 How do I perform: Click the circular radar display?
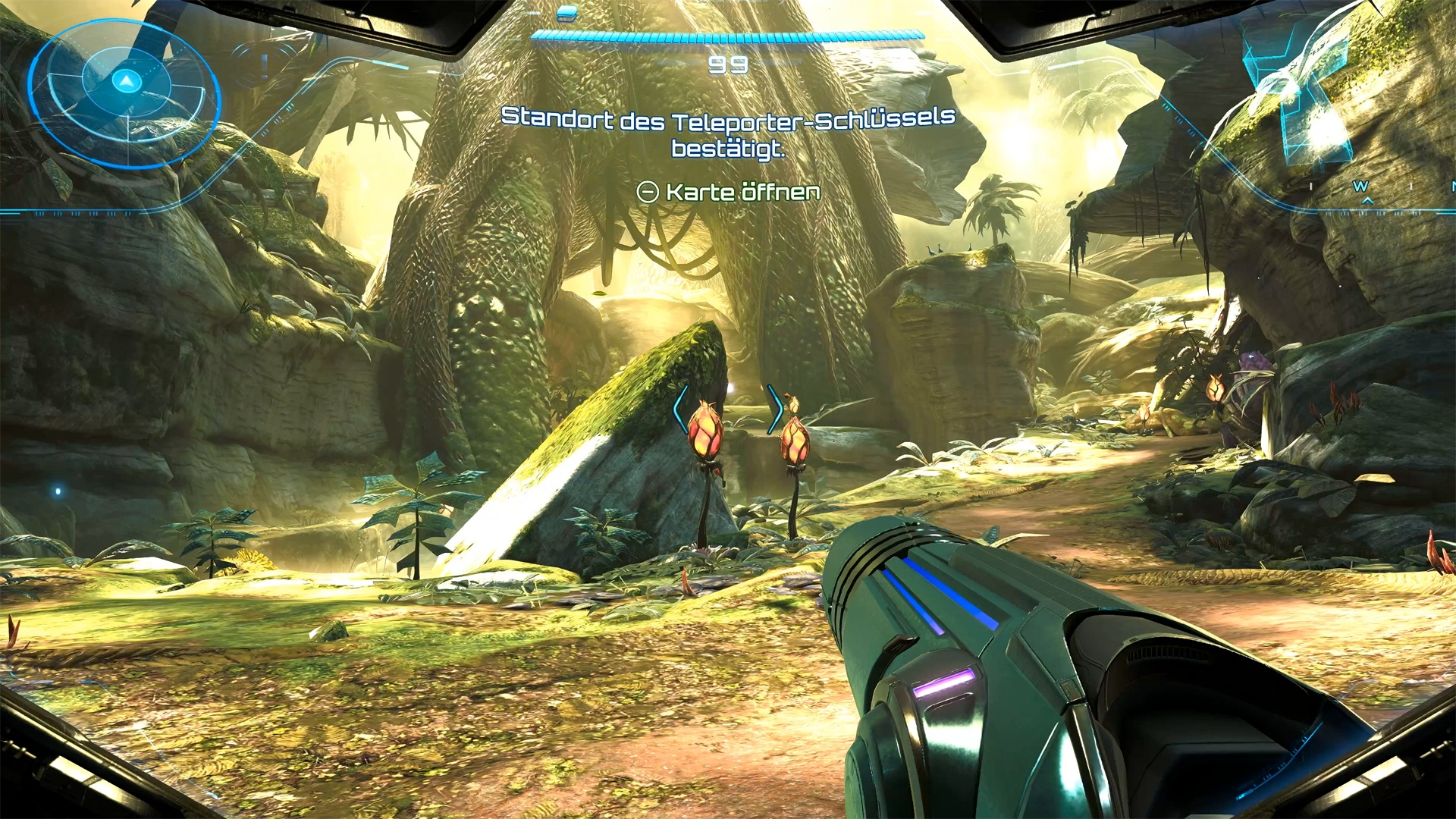124,93
